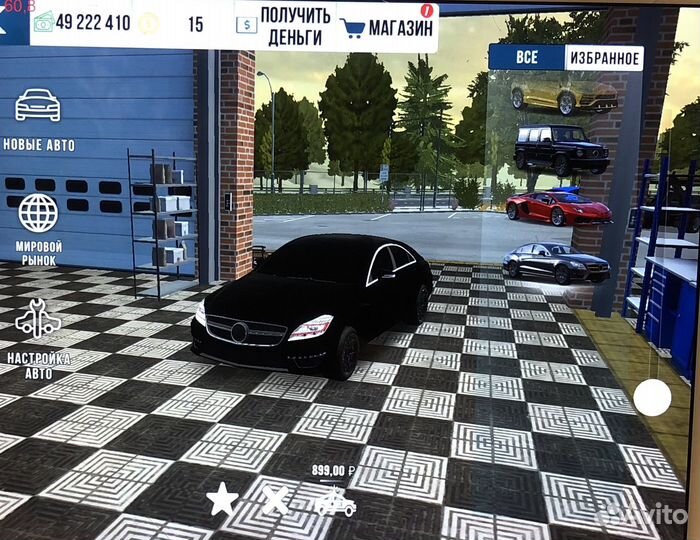Tap the white round button

click(x=652, y=398)
